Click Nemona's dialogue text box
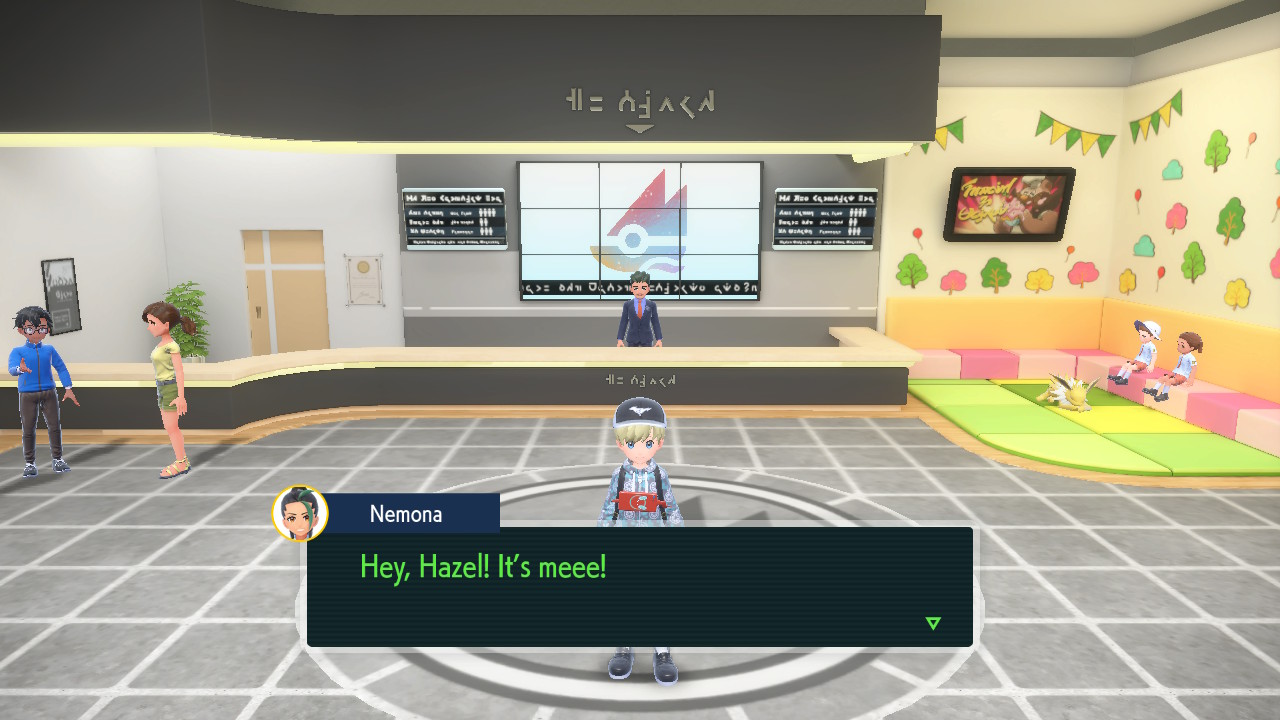 pyautogui.click(x=640, y=587)
